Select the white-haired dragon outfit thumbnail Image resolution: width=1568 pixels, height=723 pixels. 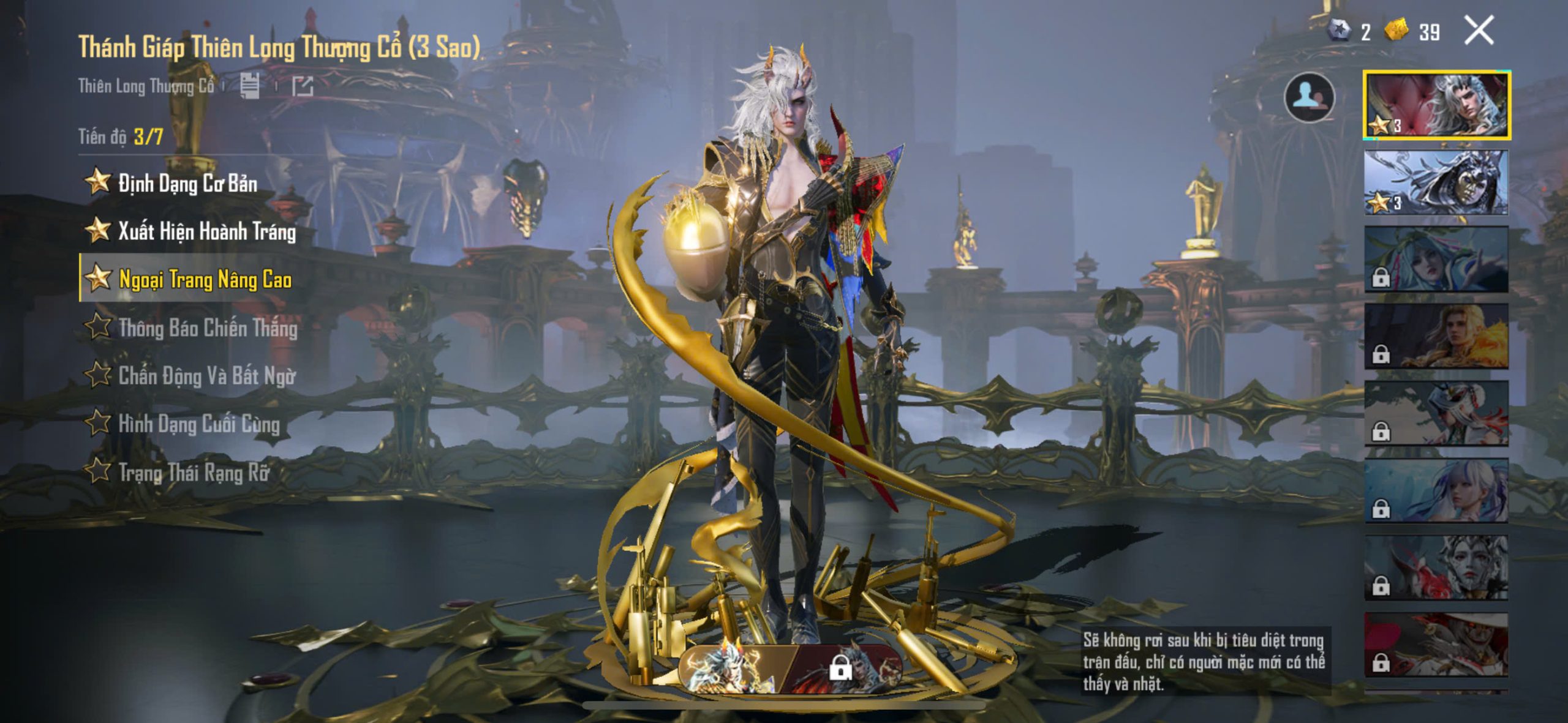(x=1436, y=105)
